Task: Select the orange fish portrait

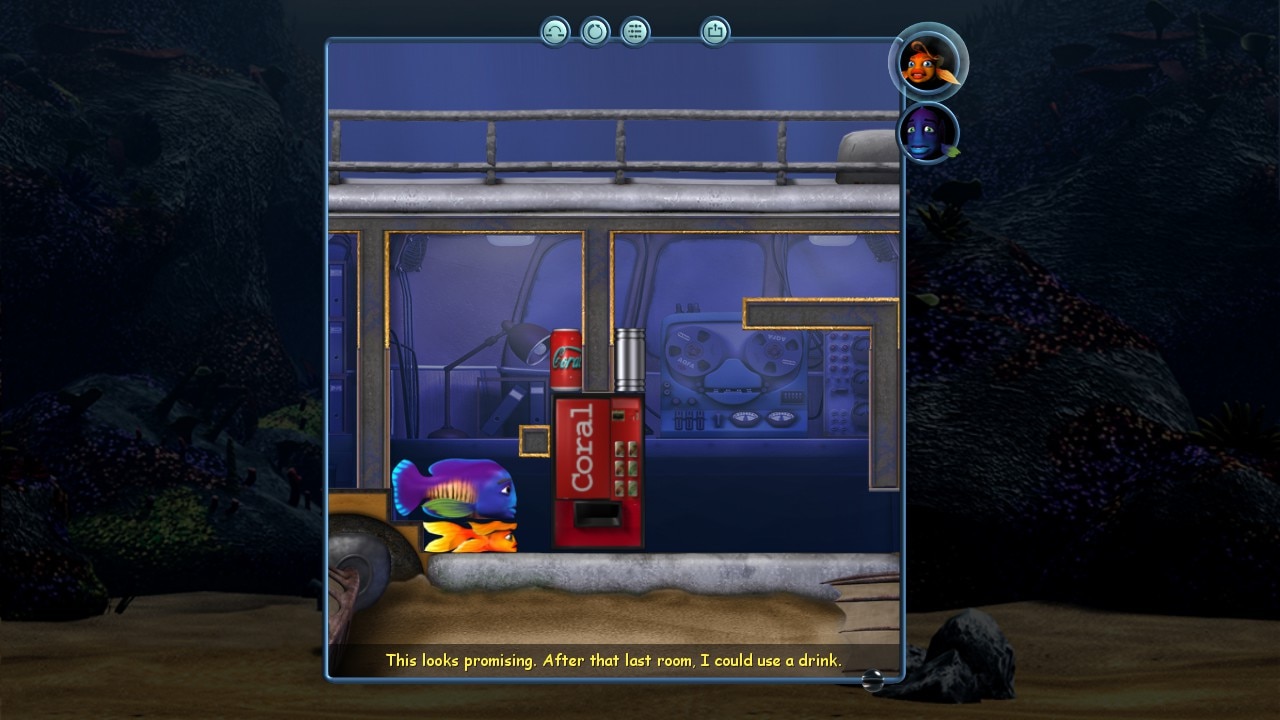Action: 927,62
